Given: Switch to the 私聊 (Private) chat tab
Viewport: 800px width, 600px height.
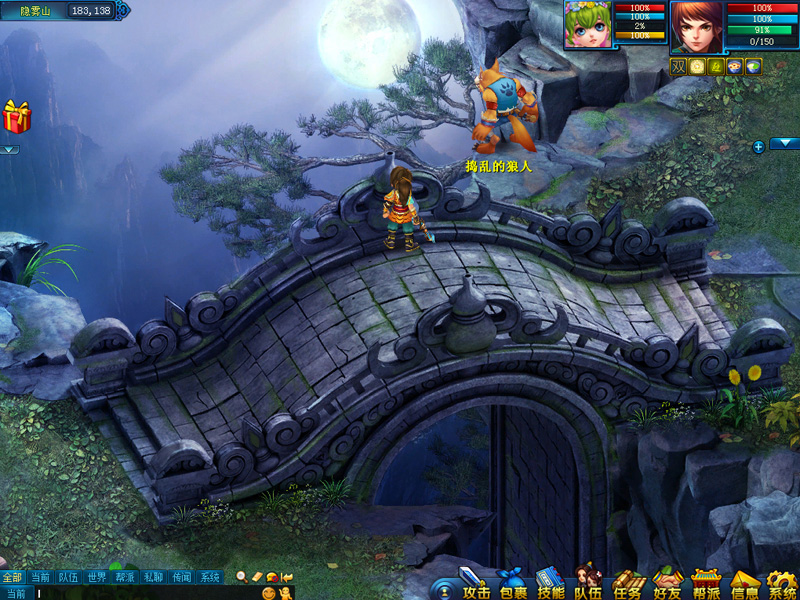Looking at the screenshot, I should (153, 577).
